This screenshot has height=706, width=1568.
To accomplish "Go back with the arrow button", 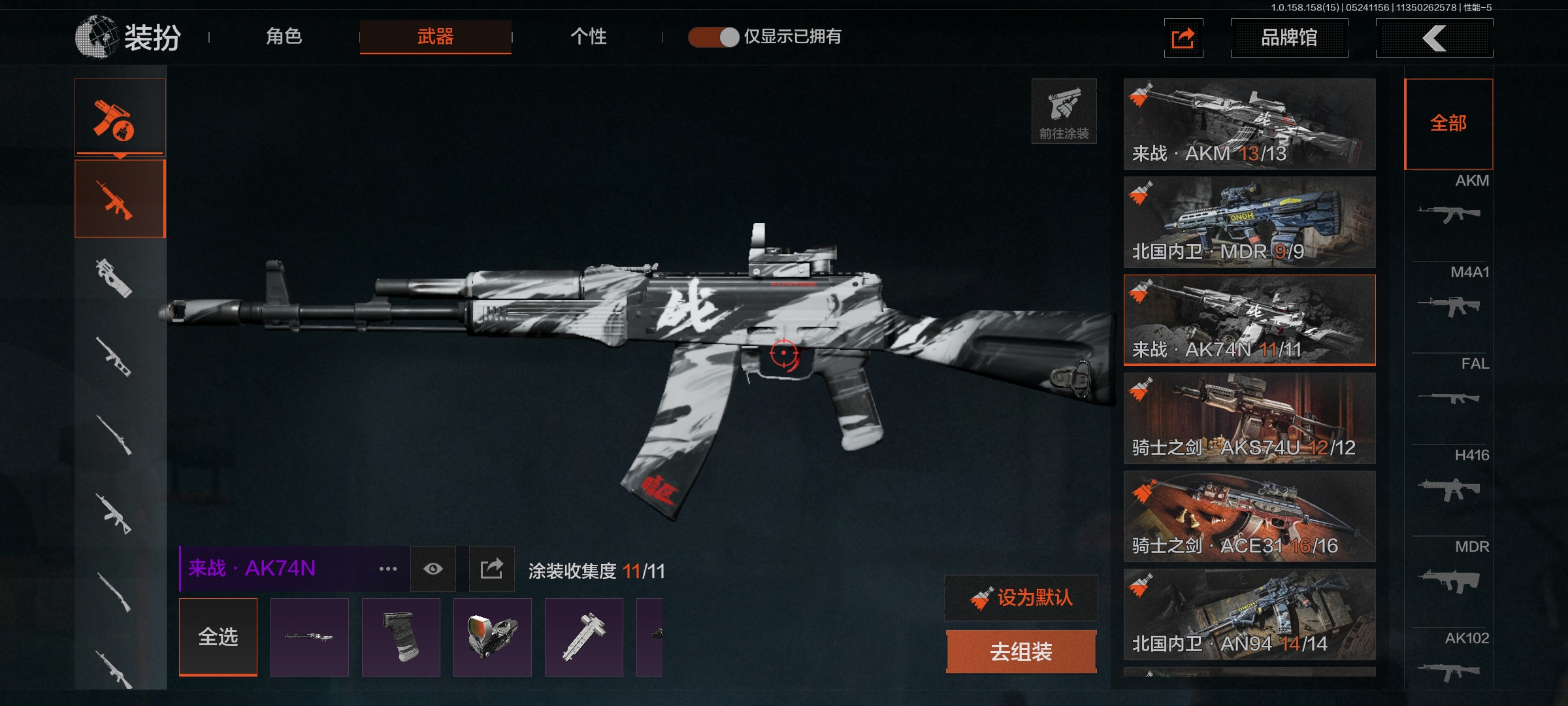I will click(x=1434, y=38).
